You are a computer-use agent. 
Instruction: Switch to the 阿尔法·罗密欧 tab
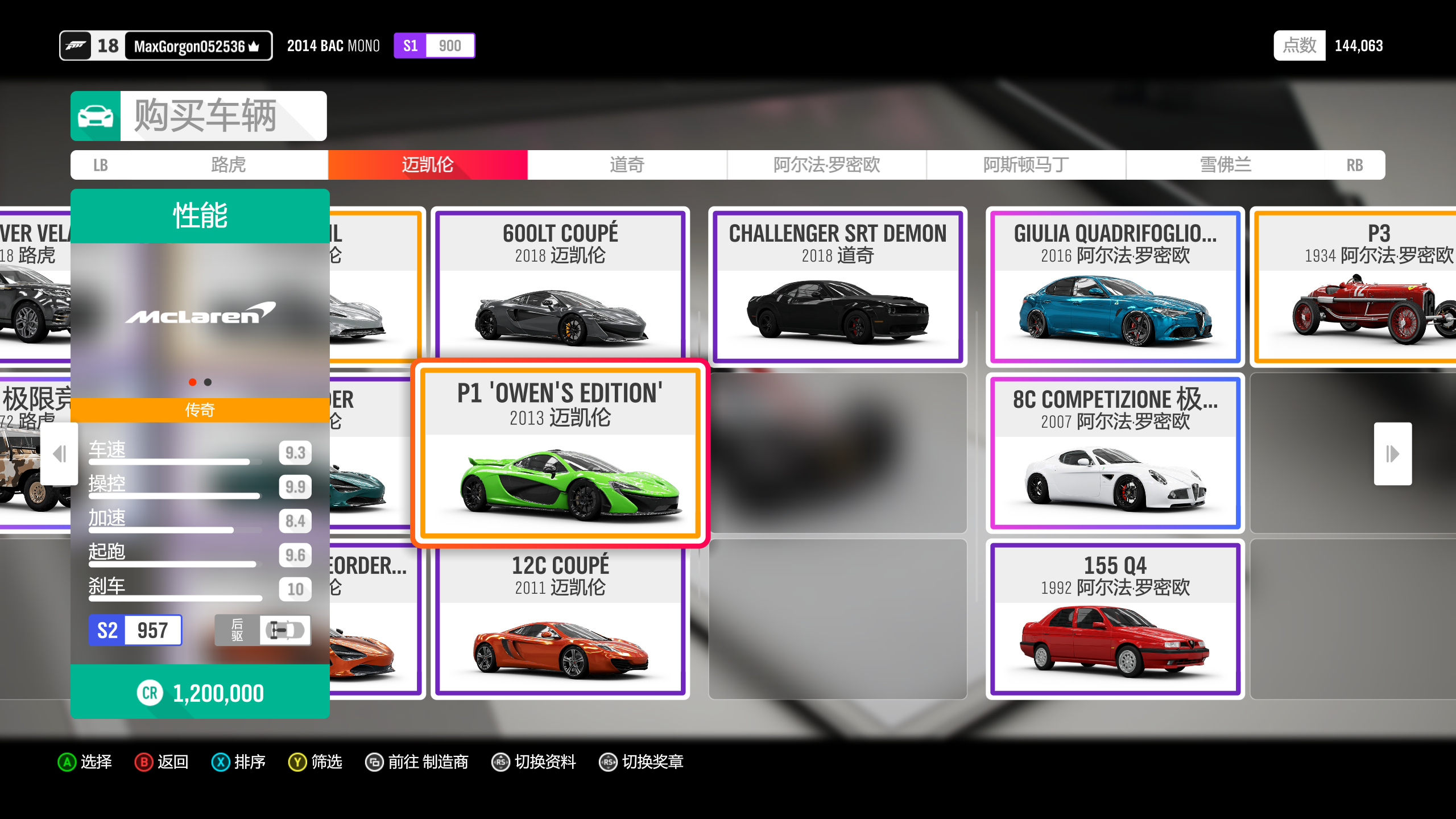click(826, 165)
